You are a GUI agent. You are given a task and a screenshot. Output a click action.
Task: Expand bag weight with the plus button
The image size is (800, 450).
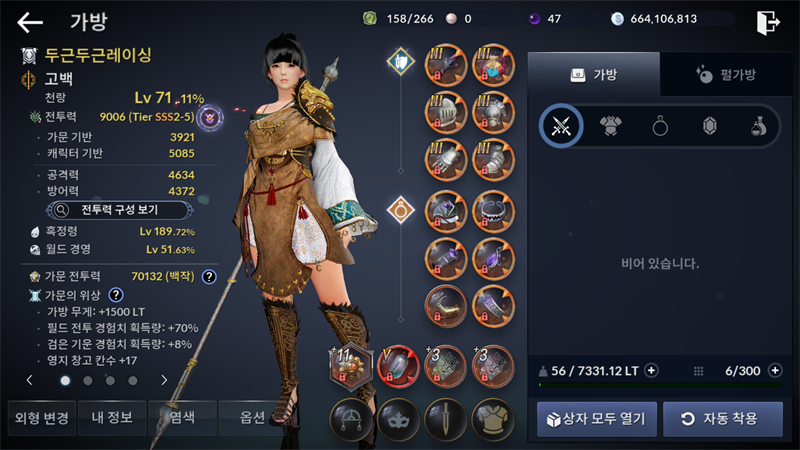651,370
